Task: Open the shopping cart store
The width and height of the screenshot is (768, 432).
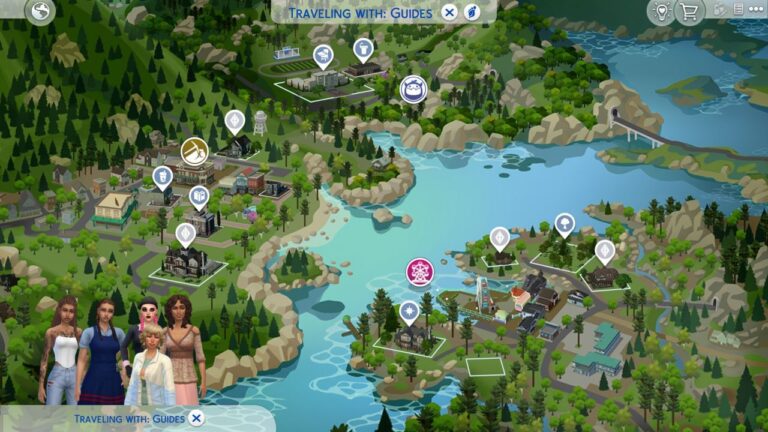Action: [689, 12]
